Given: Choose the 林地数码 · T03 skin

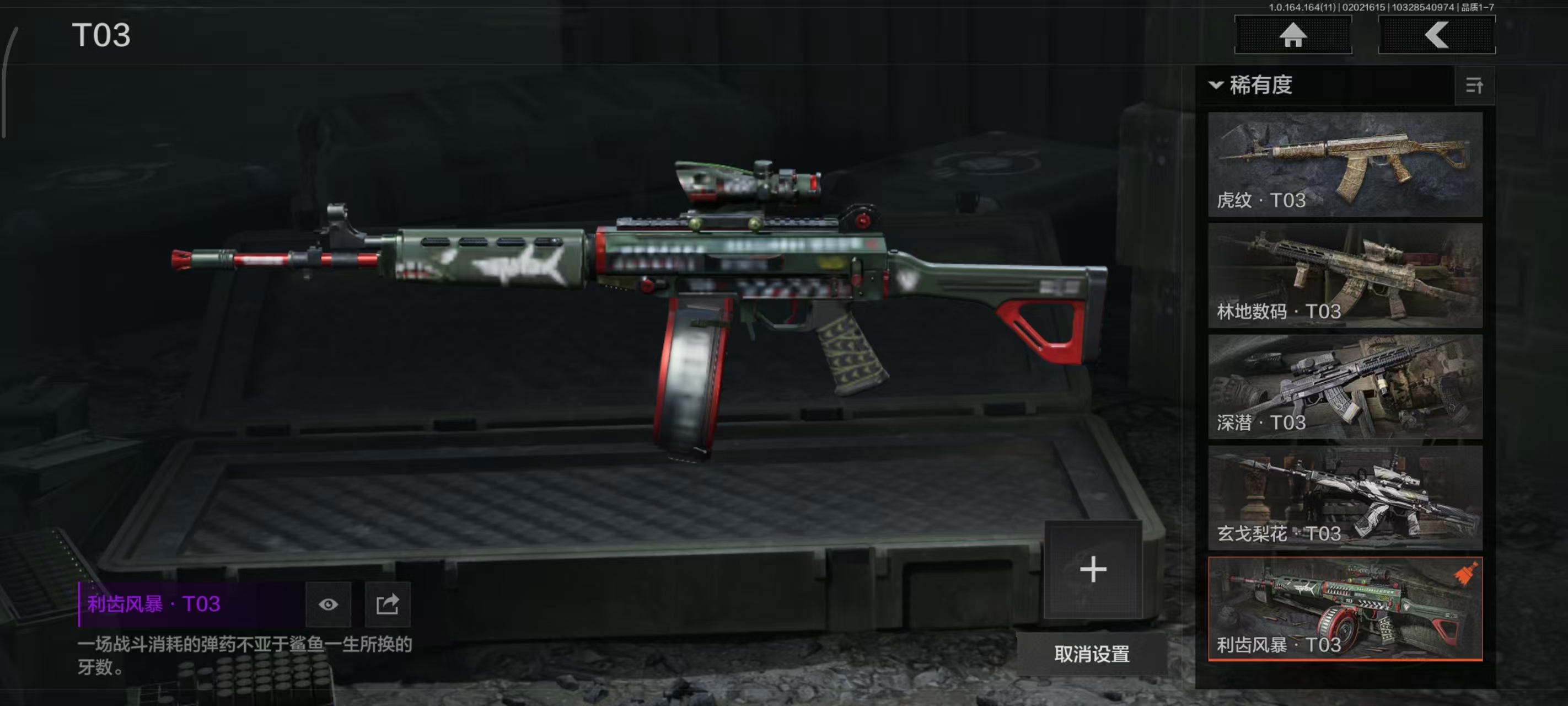Looking at the screenshot, I should click(1345, 275).
